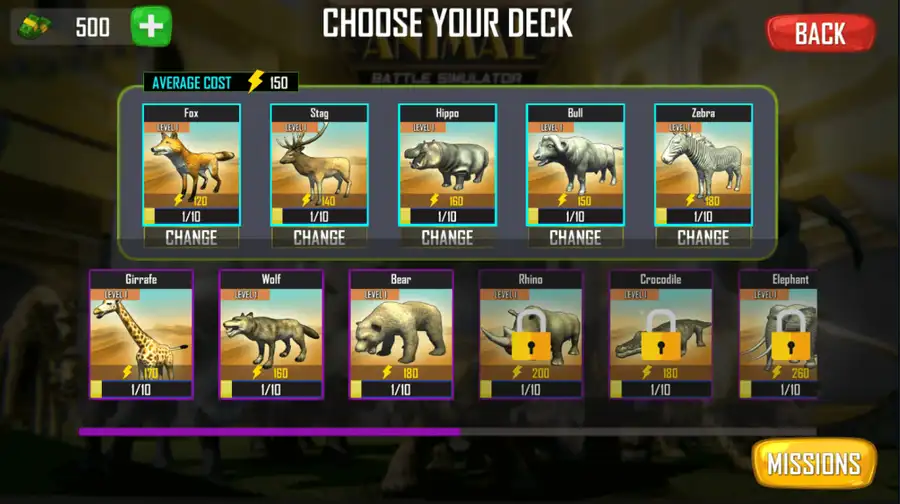Pick the Bull deck card
The image size is (900, 504).
coord(575,164)
